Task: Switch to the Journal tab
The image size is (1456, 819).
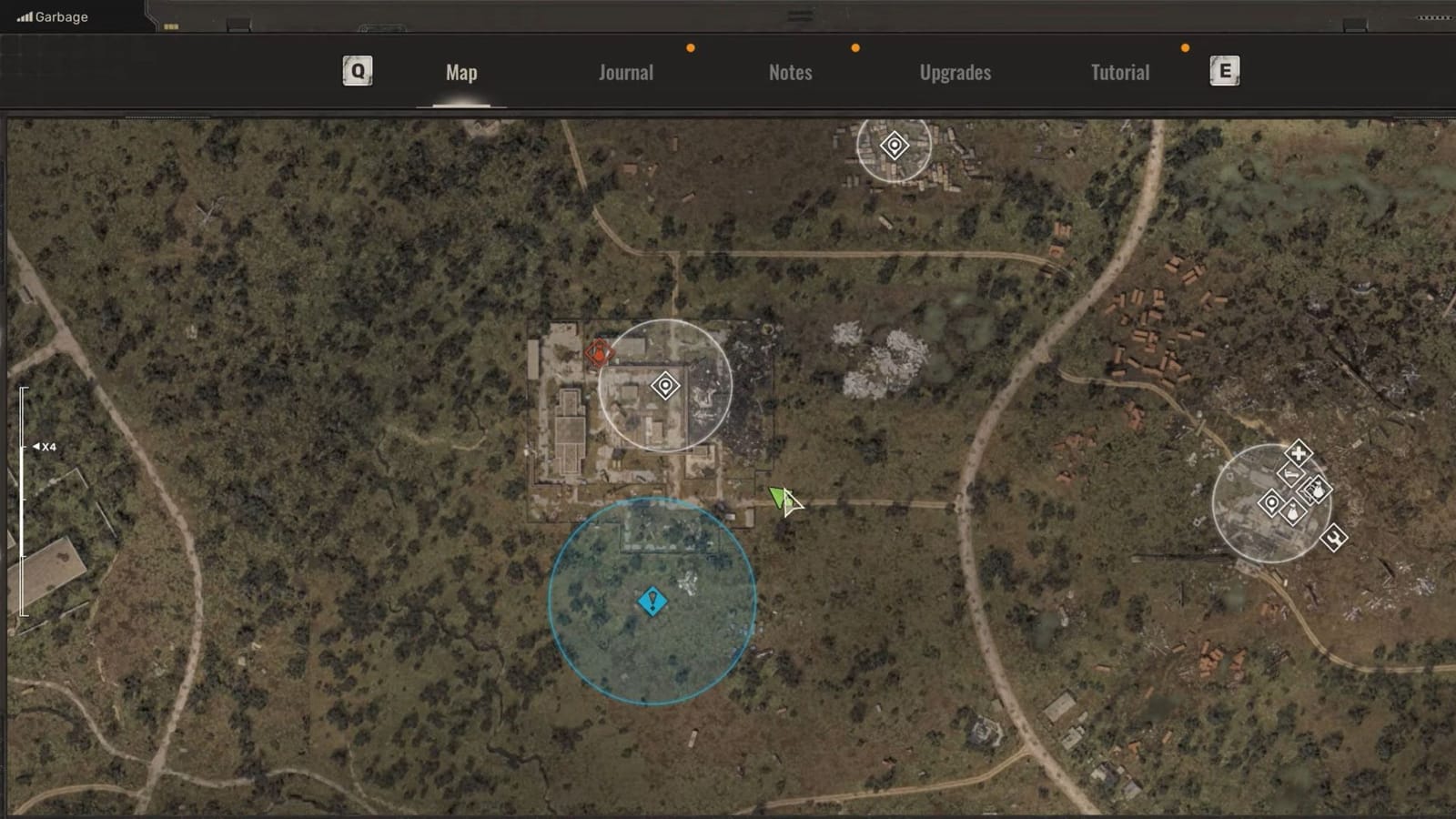Action: 624,72
